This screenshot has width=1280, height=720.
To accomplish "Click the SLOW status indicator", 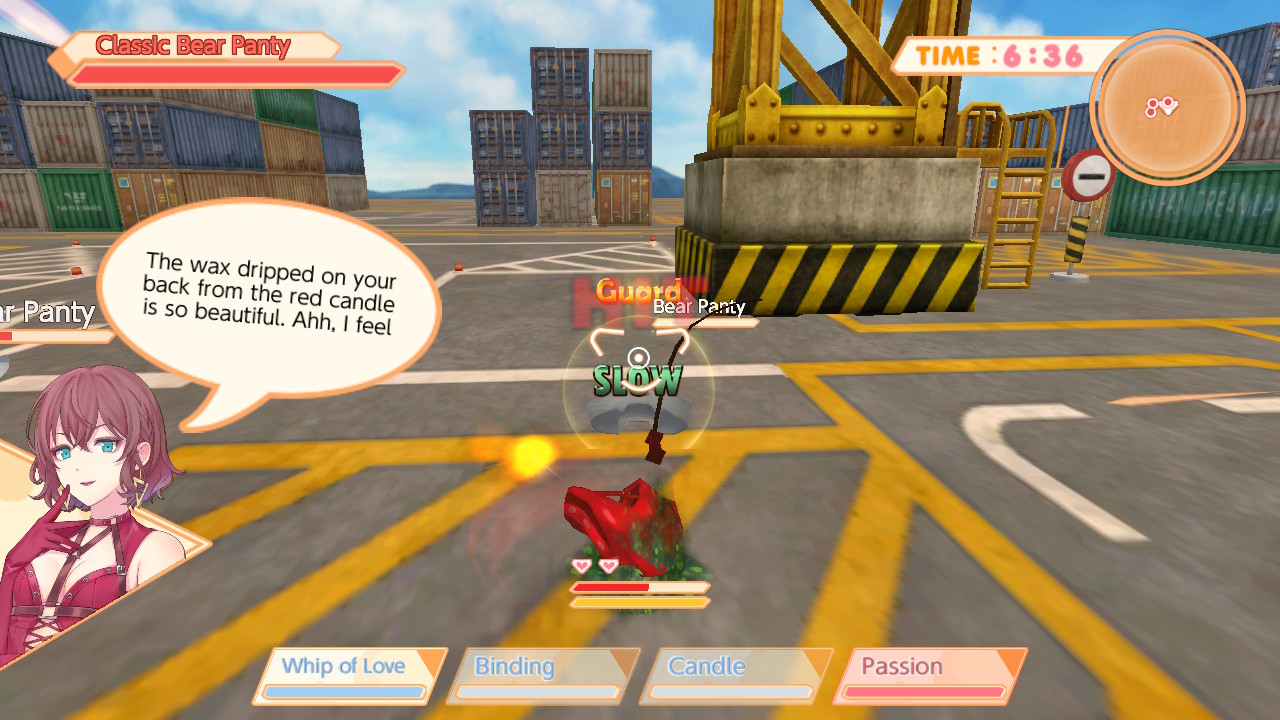I will [637, 380].
